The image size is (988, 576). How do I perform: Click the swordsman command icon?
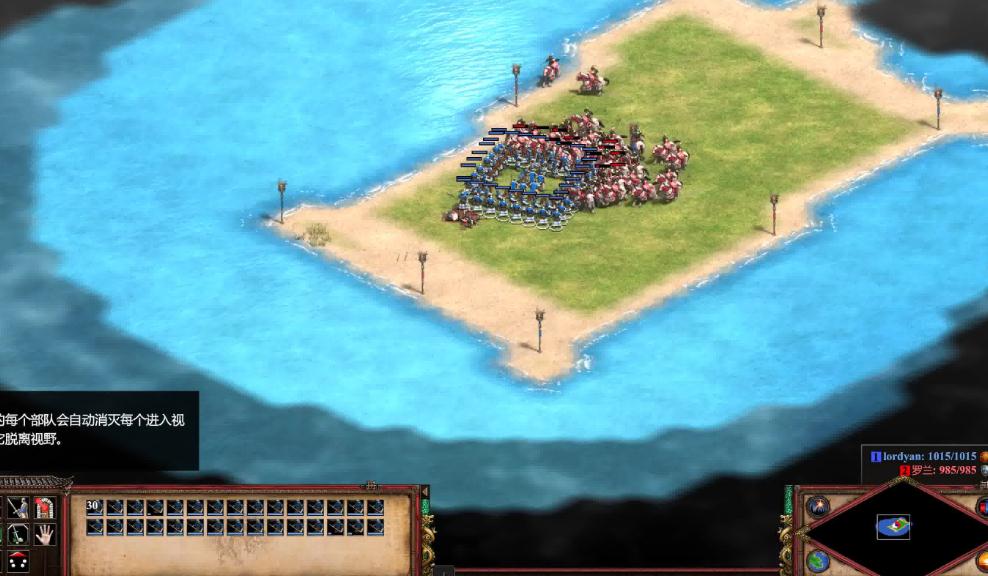pyautogui.click(x=18, y=508)
